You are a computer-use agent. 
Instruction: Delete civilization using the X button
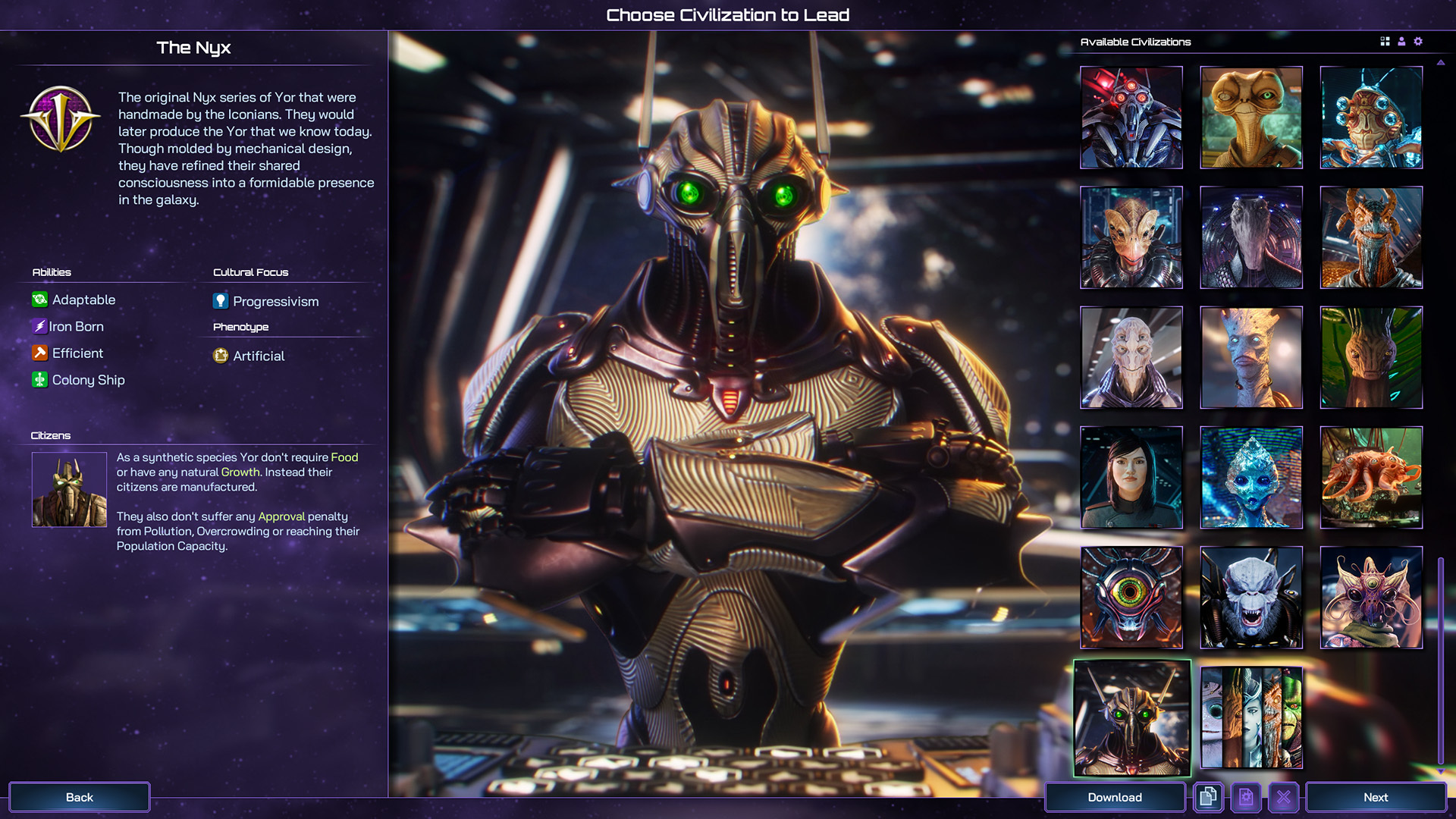click(x=1283, y=797)
